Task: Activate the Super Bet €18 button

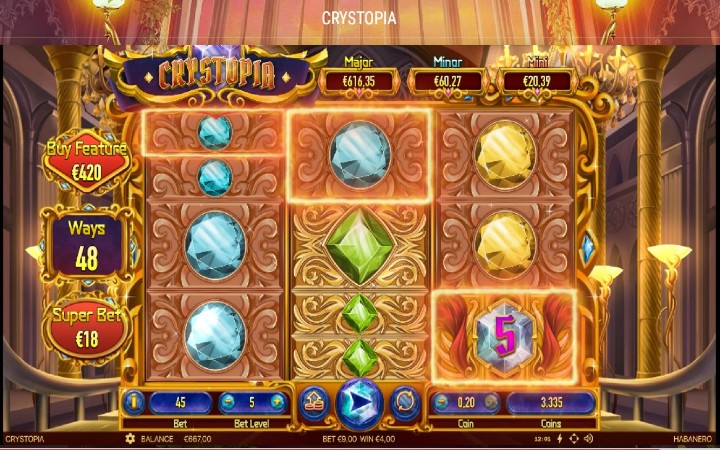Action: (87, 329)
